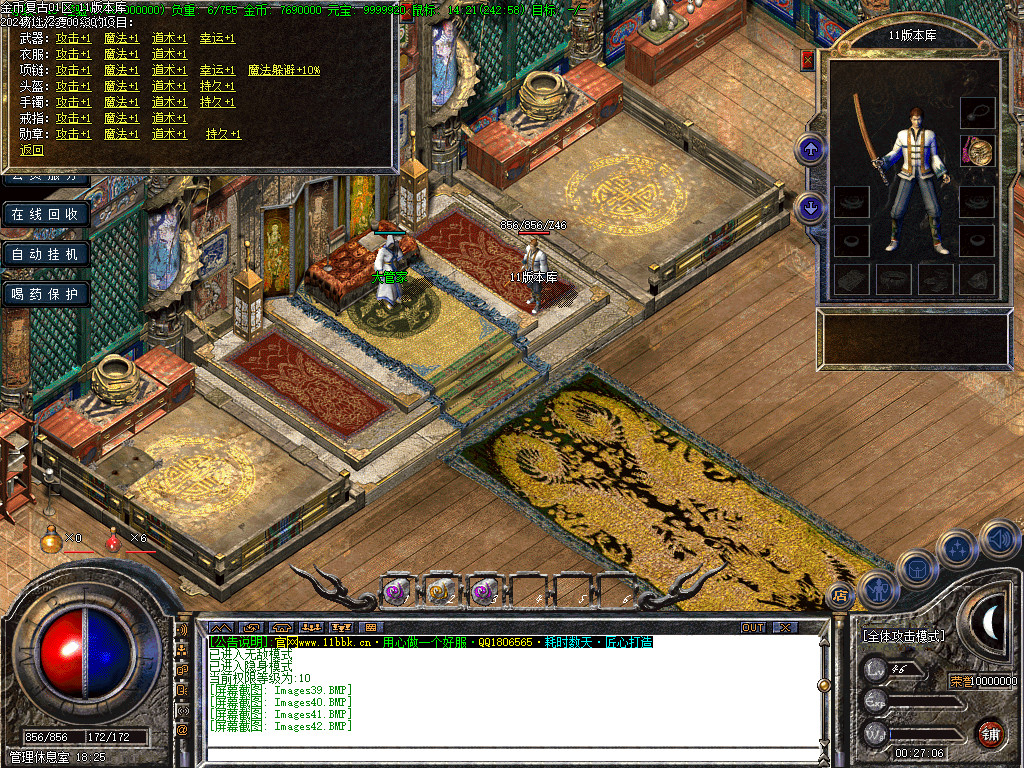The width and height of the screenshot is (1024, 768).
Task: Click the up arrow on the equipment panel
Action: coord(810,150)
